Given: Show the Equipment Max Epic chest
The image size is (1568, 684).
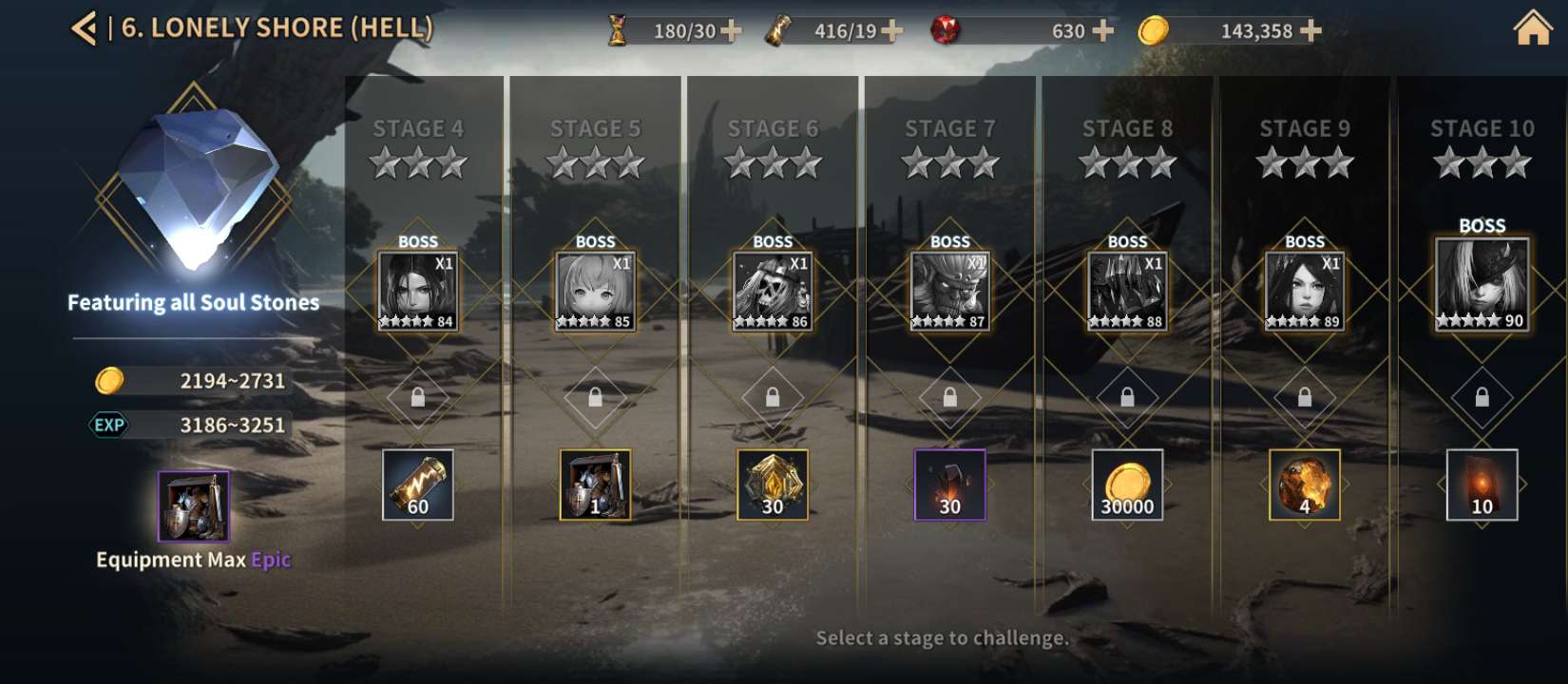Looking at the screenshot, I should click(194, 506).
